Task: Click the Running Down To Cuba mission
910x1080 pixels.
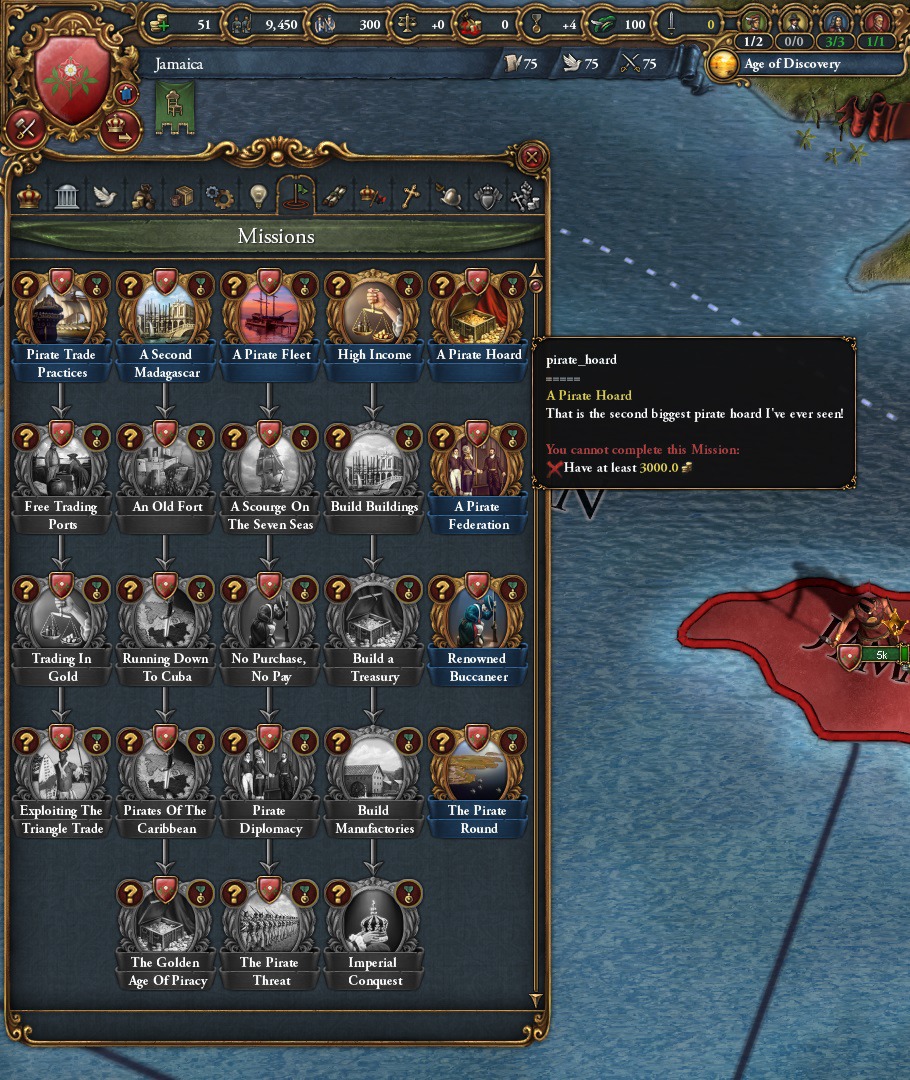Action: coord(165,620)
